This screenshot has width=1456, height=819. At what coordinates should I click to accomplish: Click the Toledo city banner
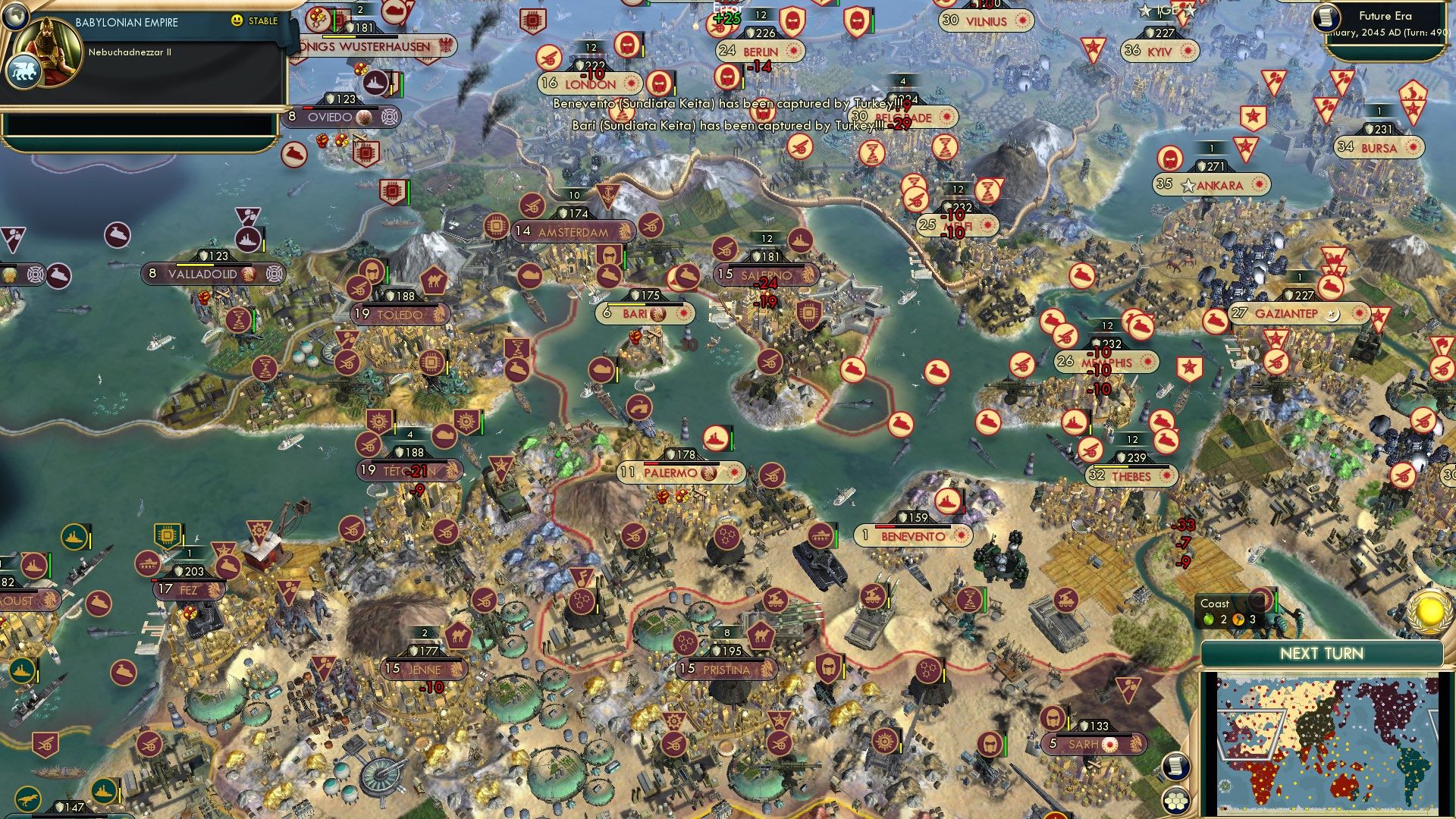click(x=400, y=314)
